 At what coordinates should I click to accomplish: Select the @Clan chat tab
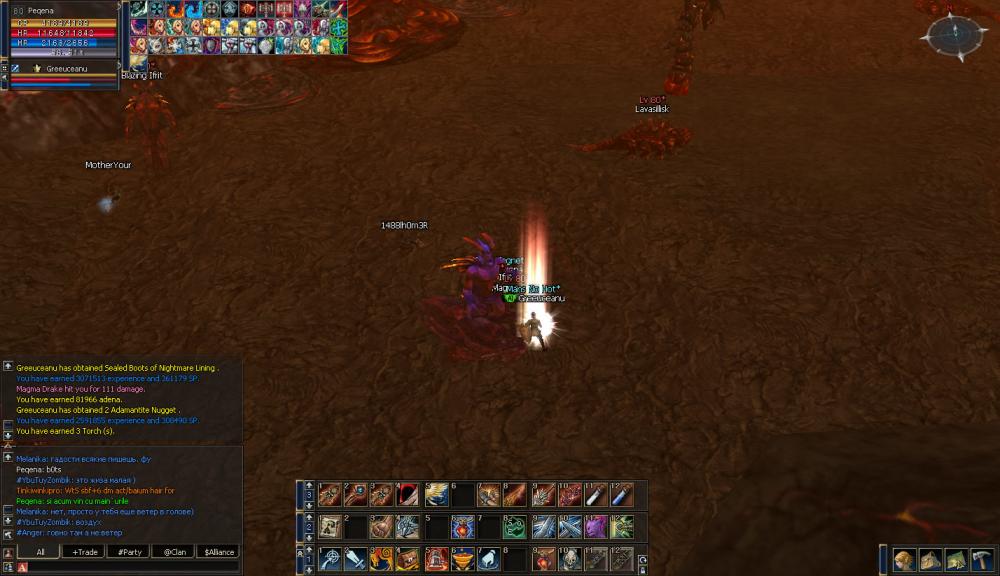174,552
